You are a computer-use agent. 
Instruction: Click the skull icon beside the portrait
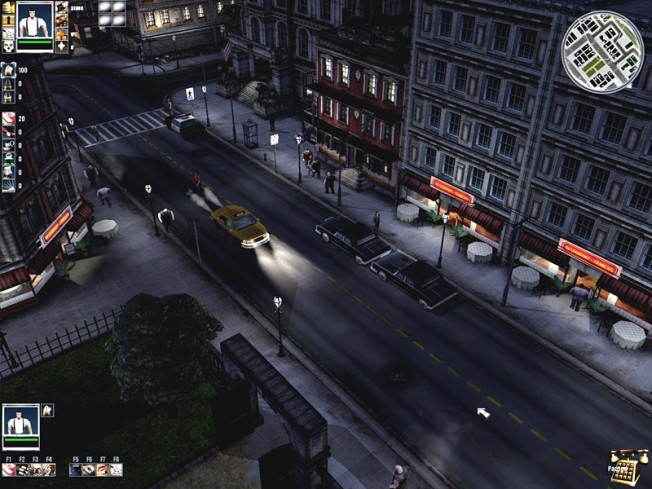pos(8,45)
